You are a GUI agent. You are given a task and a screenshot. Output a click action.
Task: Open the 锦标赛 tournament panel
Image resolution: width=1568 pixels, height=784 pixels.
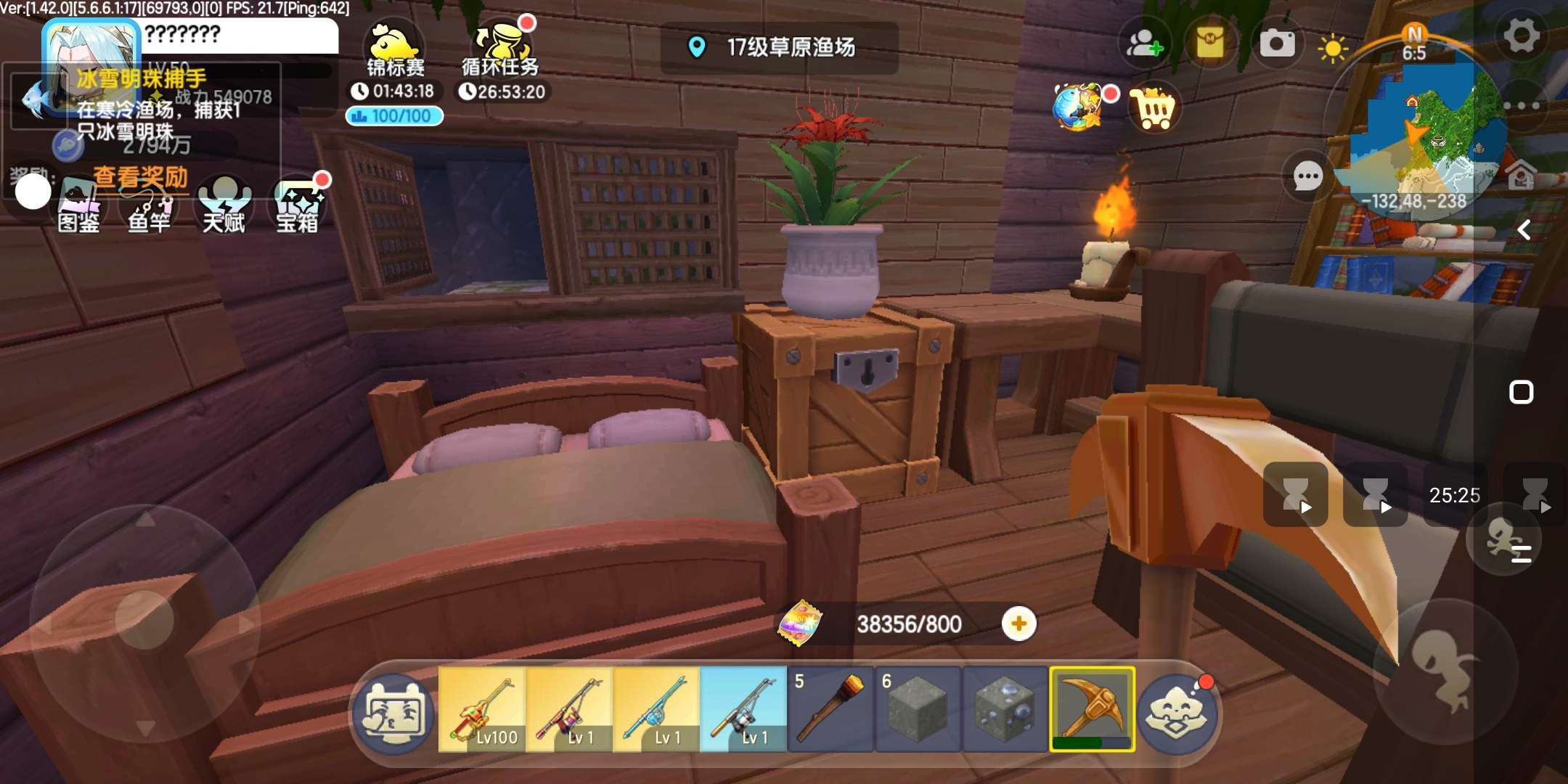coord(395,51)
